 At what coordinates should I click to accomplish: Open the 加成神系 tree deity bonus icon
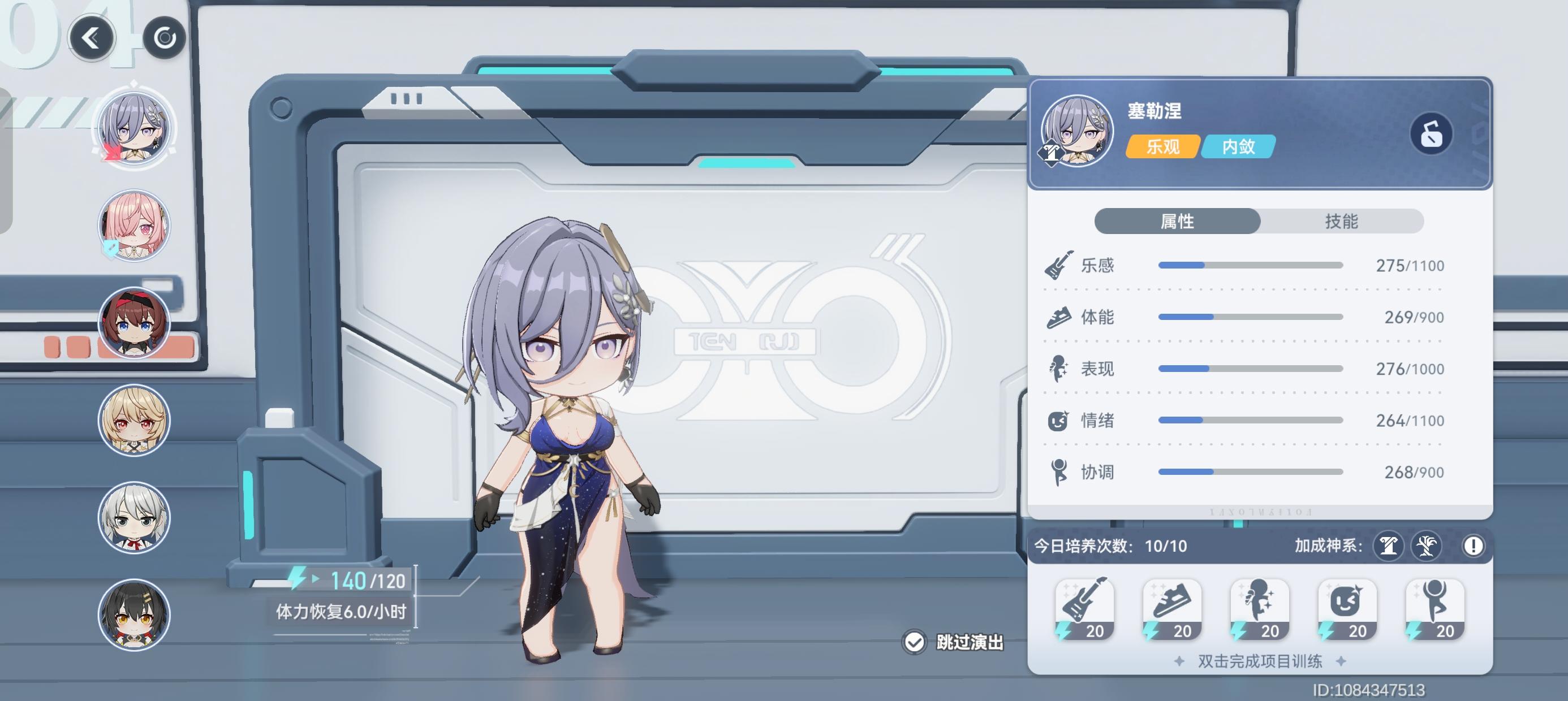pos(1427,546)
